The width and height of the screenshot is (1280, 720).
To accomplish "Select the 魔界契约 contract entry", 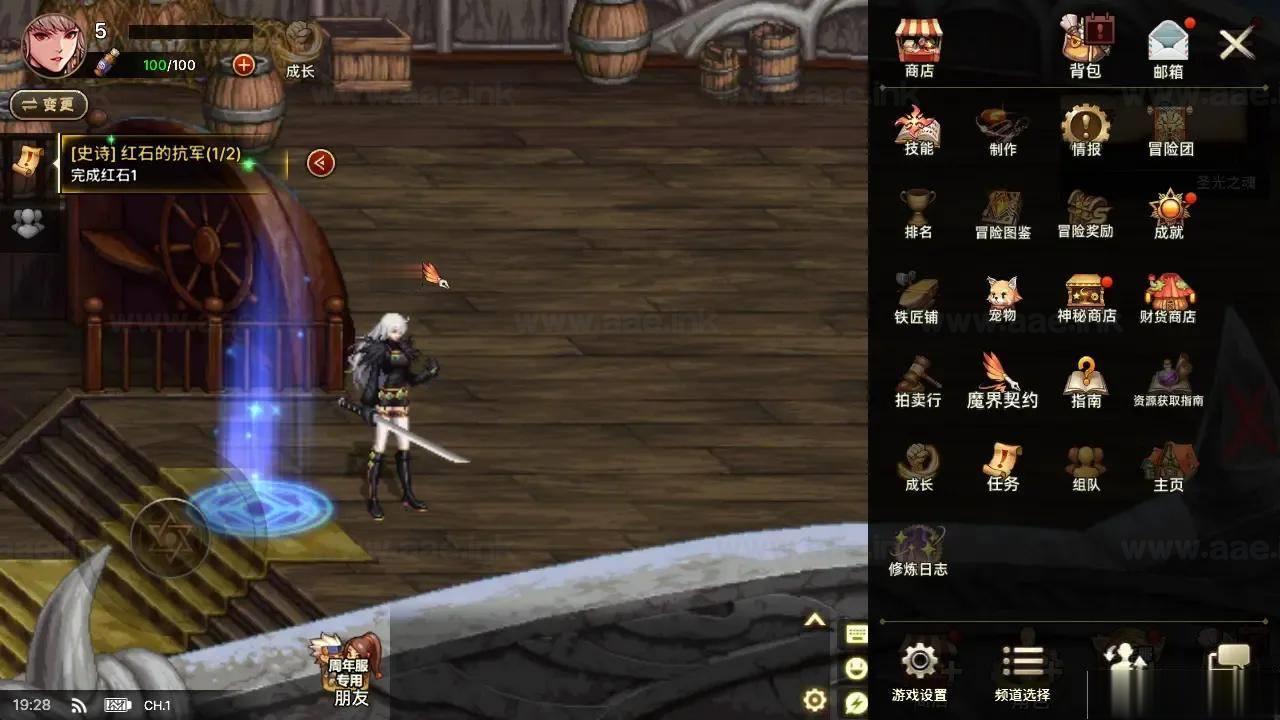I will tap(1002, 381).
